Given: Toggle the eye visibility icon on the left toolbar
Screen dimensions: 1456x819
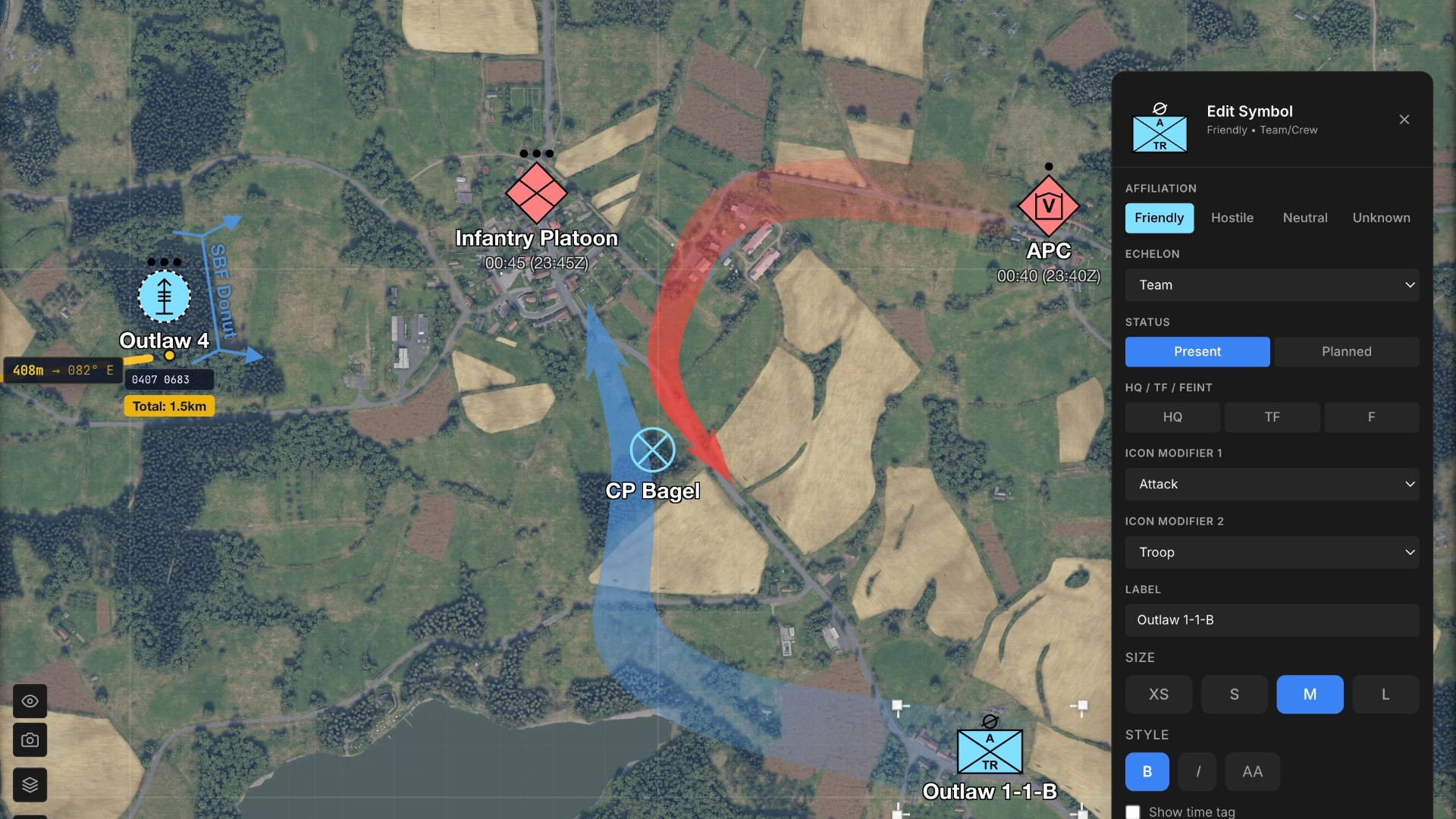Looking at the screenshot, I should (30, 701).
